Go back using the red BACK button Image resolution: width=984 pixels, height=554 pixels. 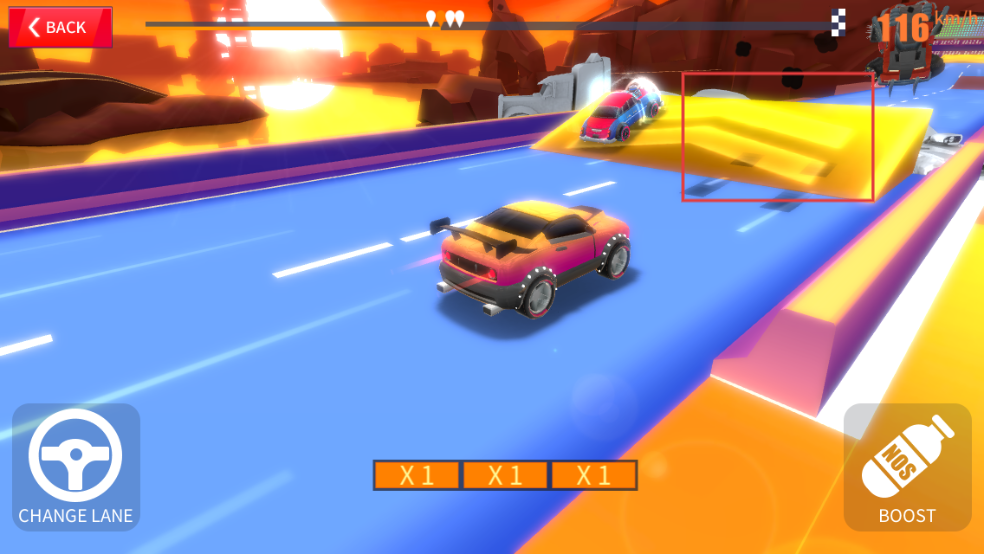[x=60, y=27]
